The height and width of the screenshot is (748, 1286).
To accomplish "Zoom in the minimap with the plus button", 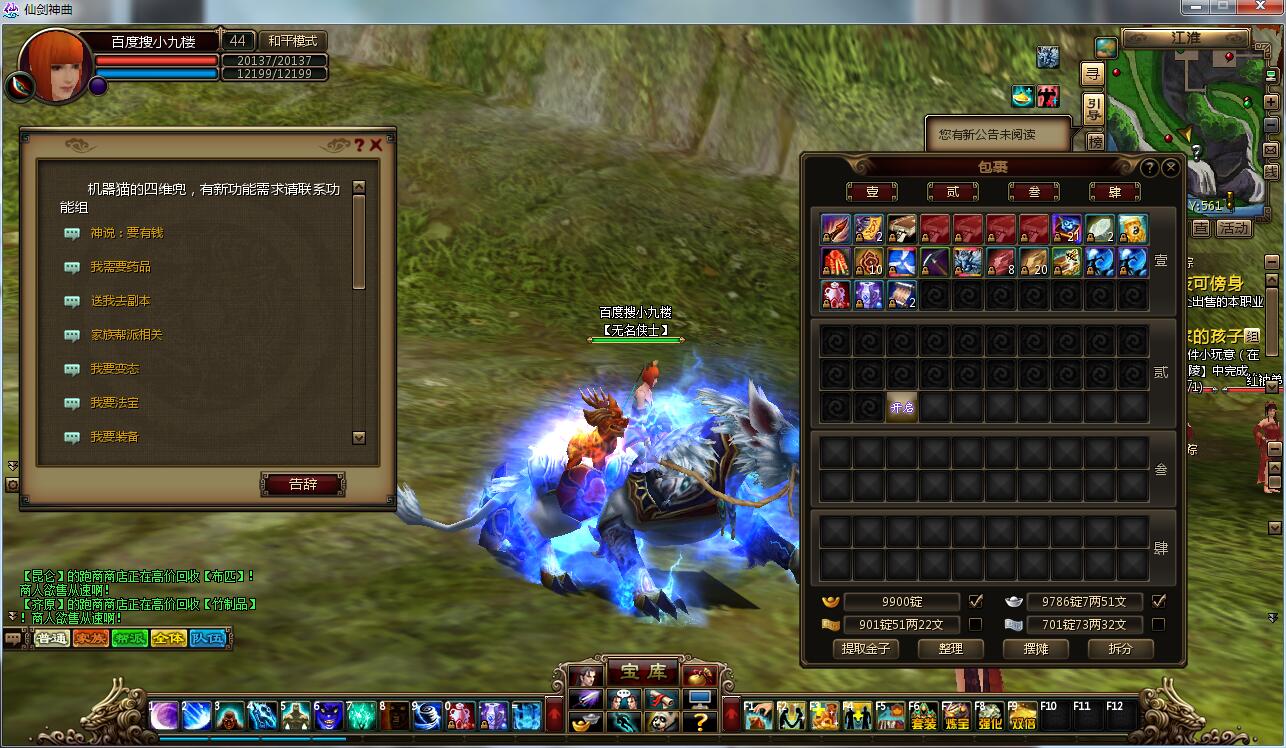I will (1270, 102).
